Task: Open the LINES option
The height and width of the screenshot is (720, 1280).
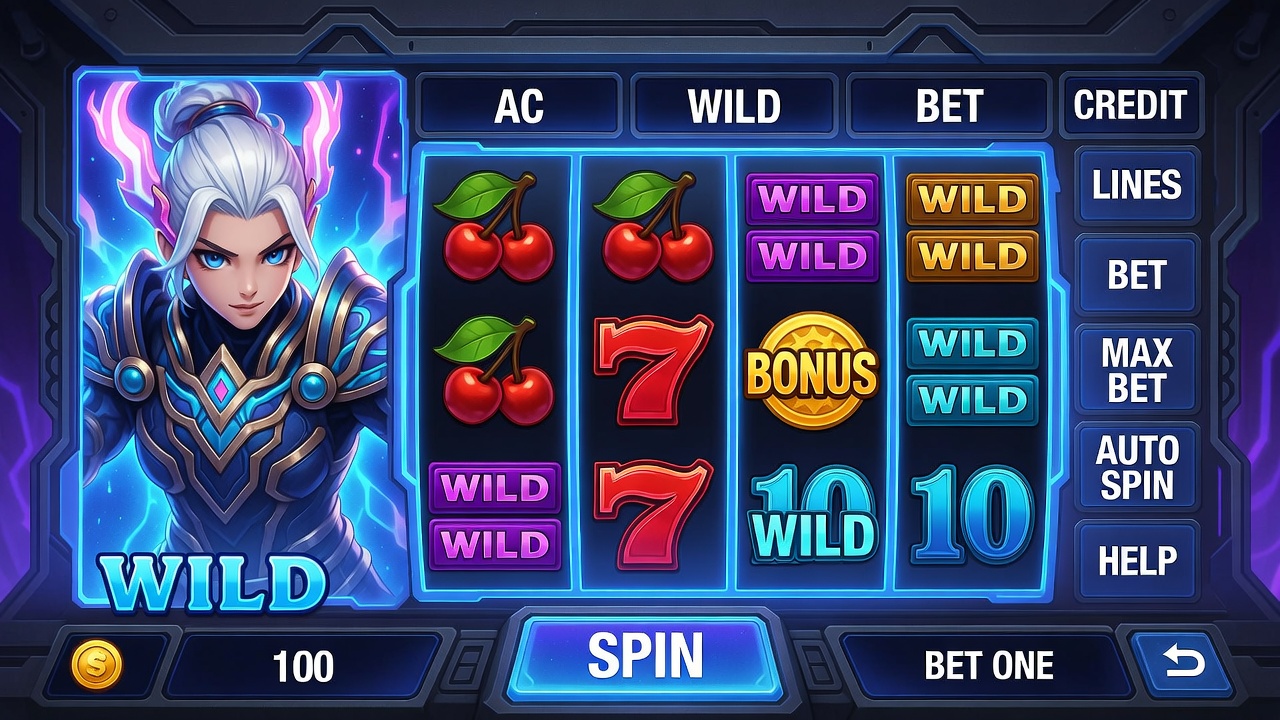Action: pos(1136,185)
